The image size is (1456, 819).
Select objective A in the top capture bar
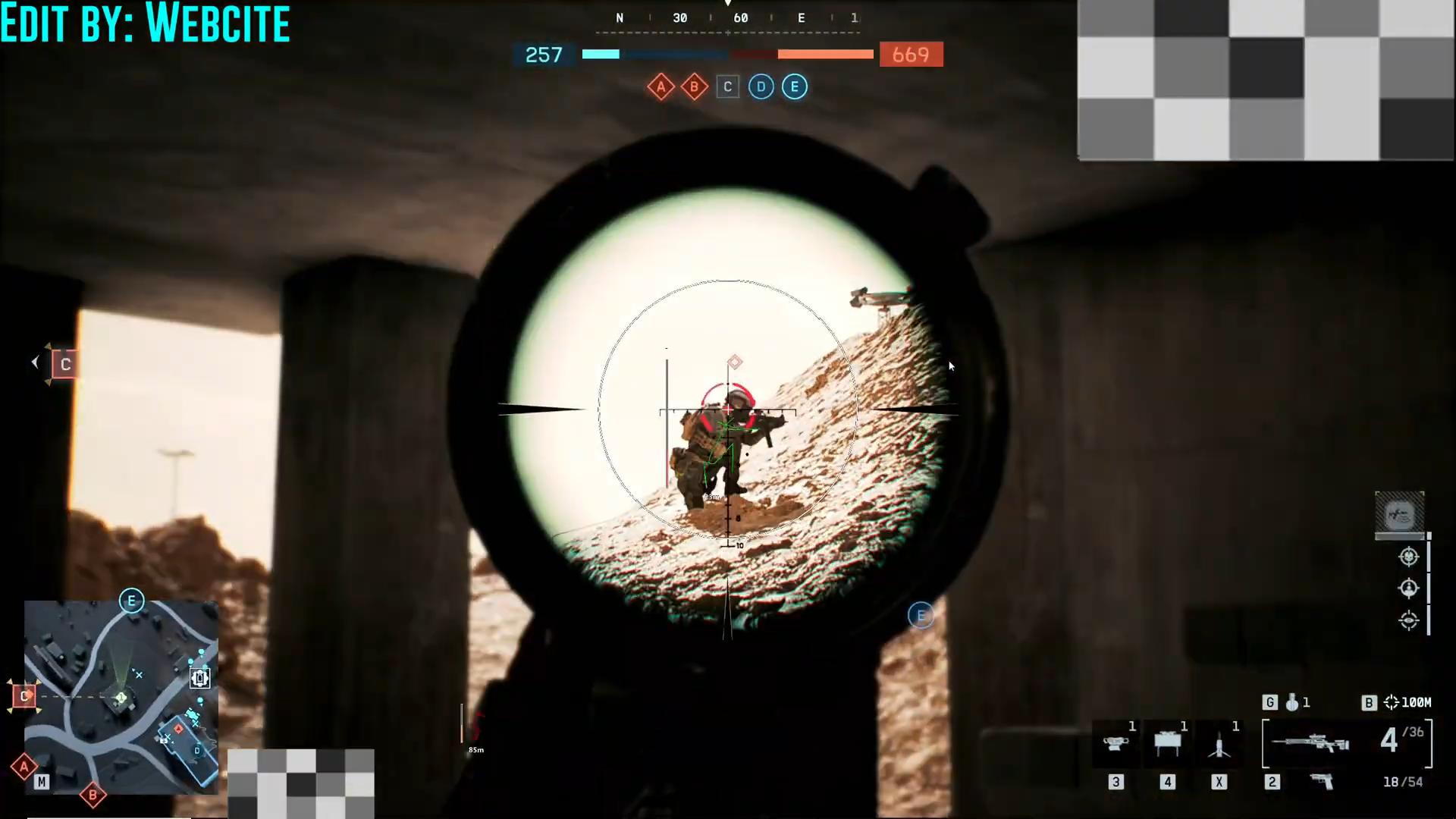[661, 87]
